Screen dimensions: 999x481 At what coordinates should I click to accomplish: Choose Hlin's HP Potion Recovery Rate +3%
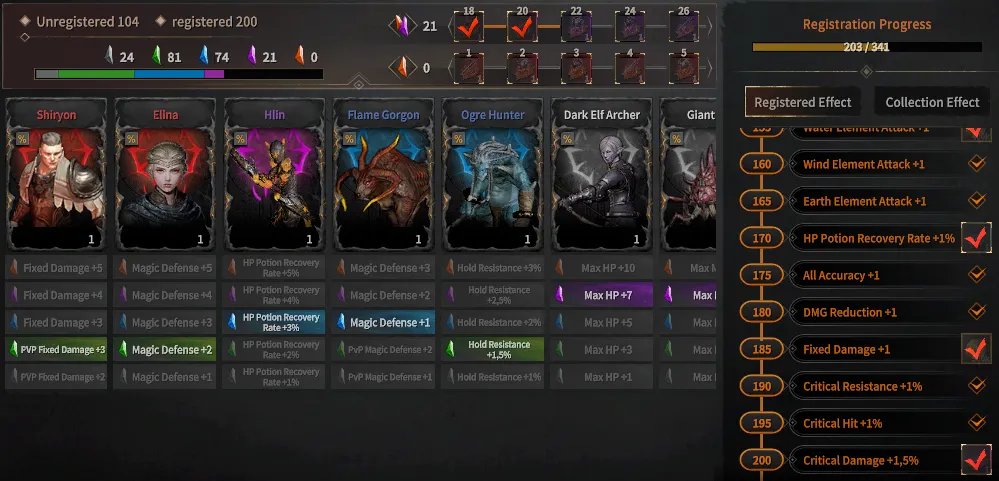coord(275,322)
